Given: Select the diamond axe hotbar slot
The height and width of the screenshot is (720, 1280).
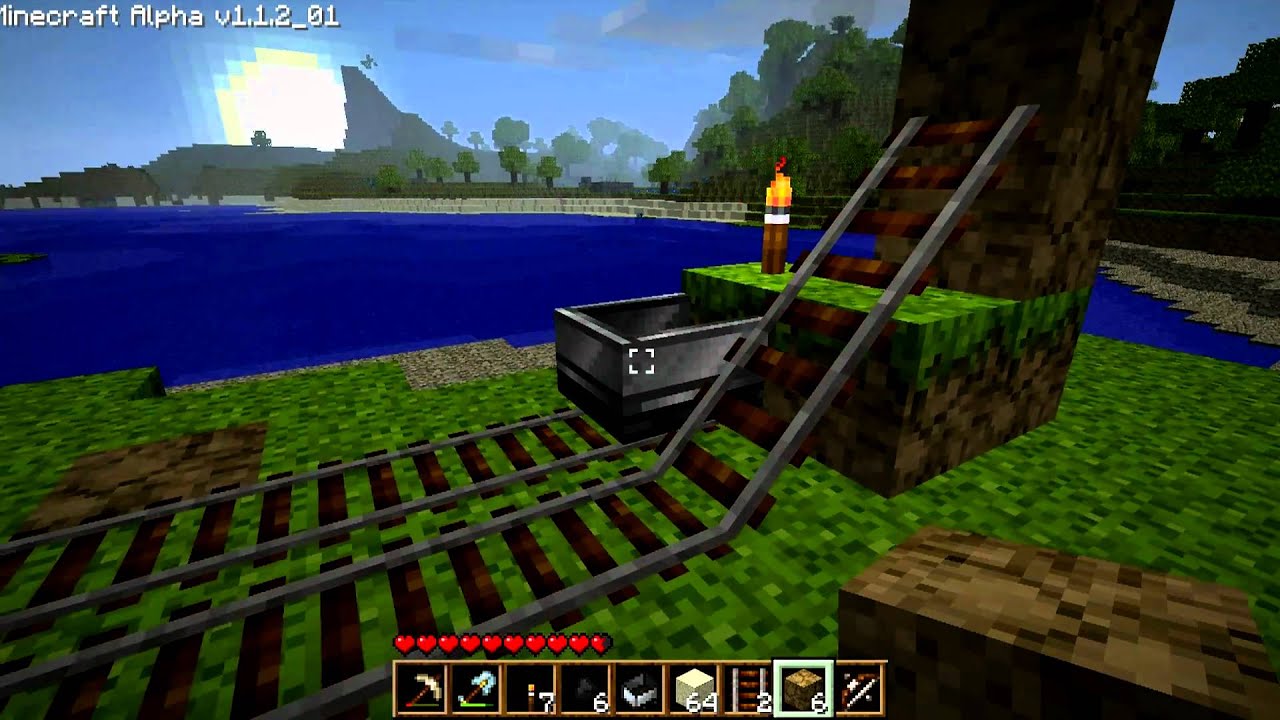Looking at the screenshot, I should (x=475, y=688).
